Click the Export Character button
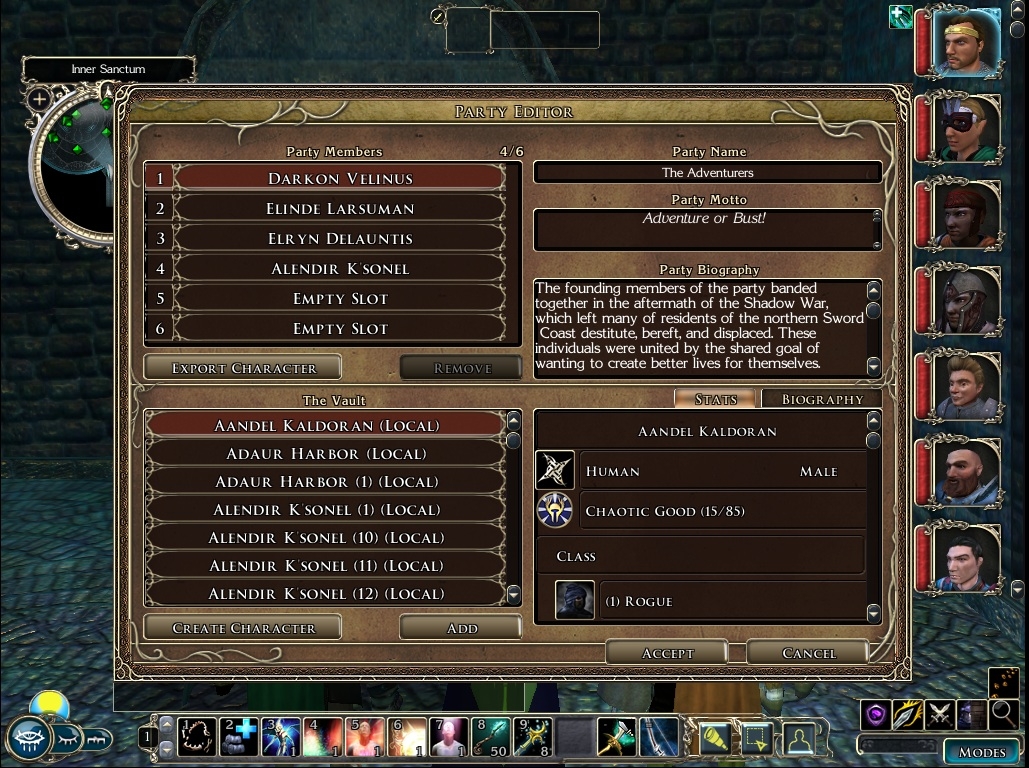 click(x=243, y=368)
